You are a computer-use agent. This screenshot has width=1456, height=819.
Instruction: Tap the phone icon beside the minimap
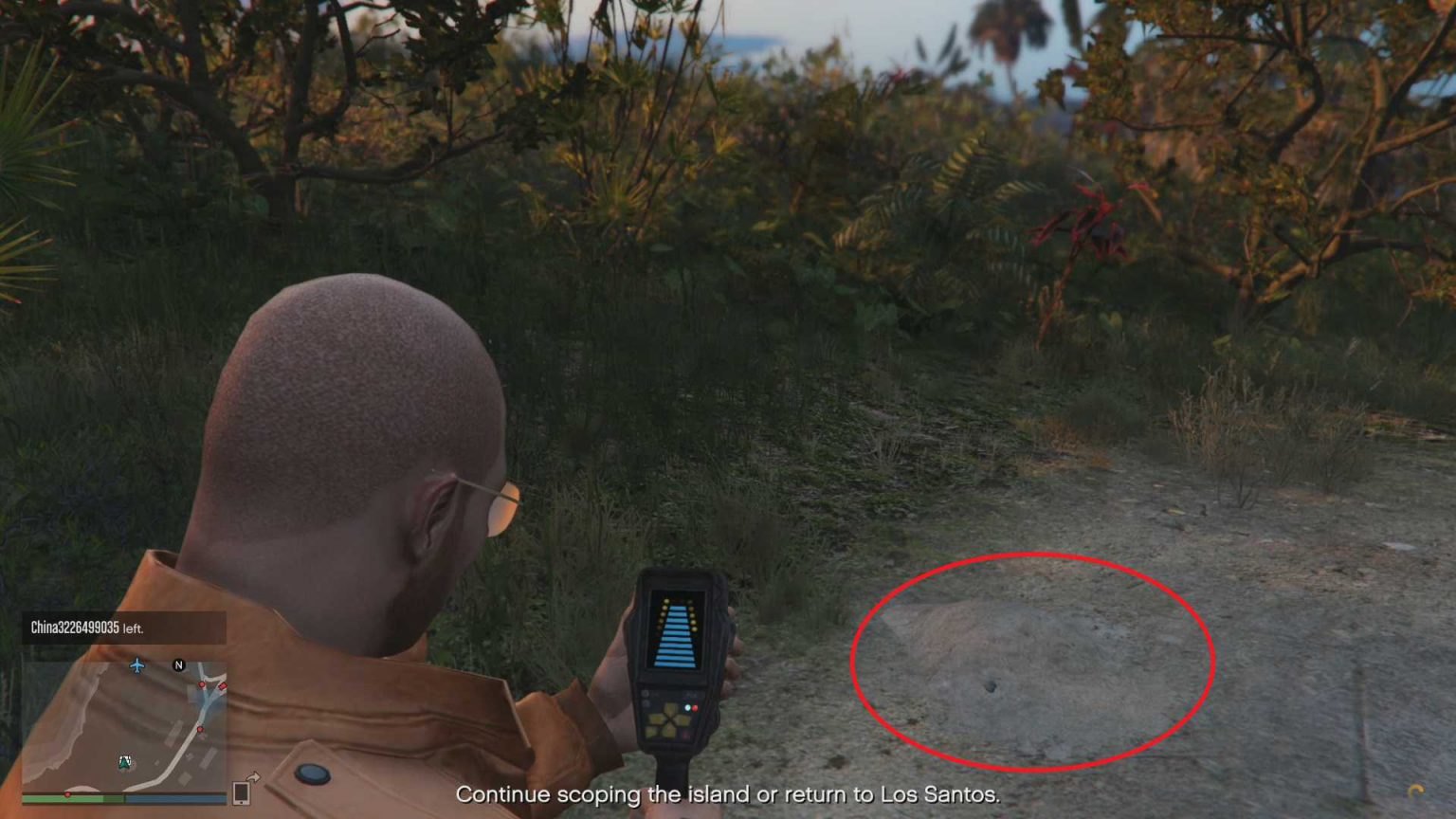[240, 794]
